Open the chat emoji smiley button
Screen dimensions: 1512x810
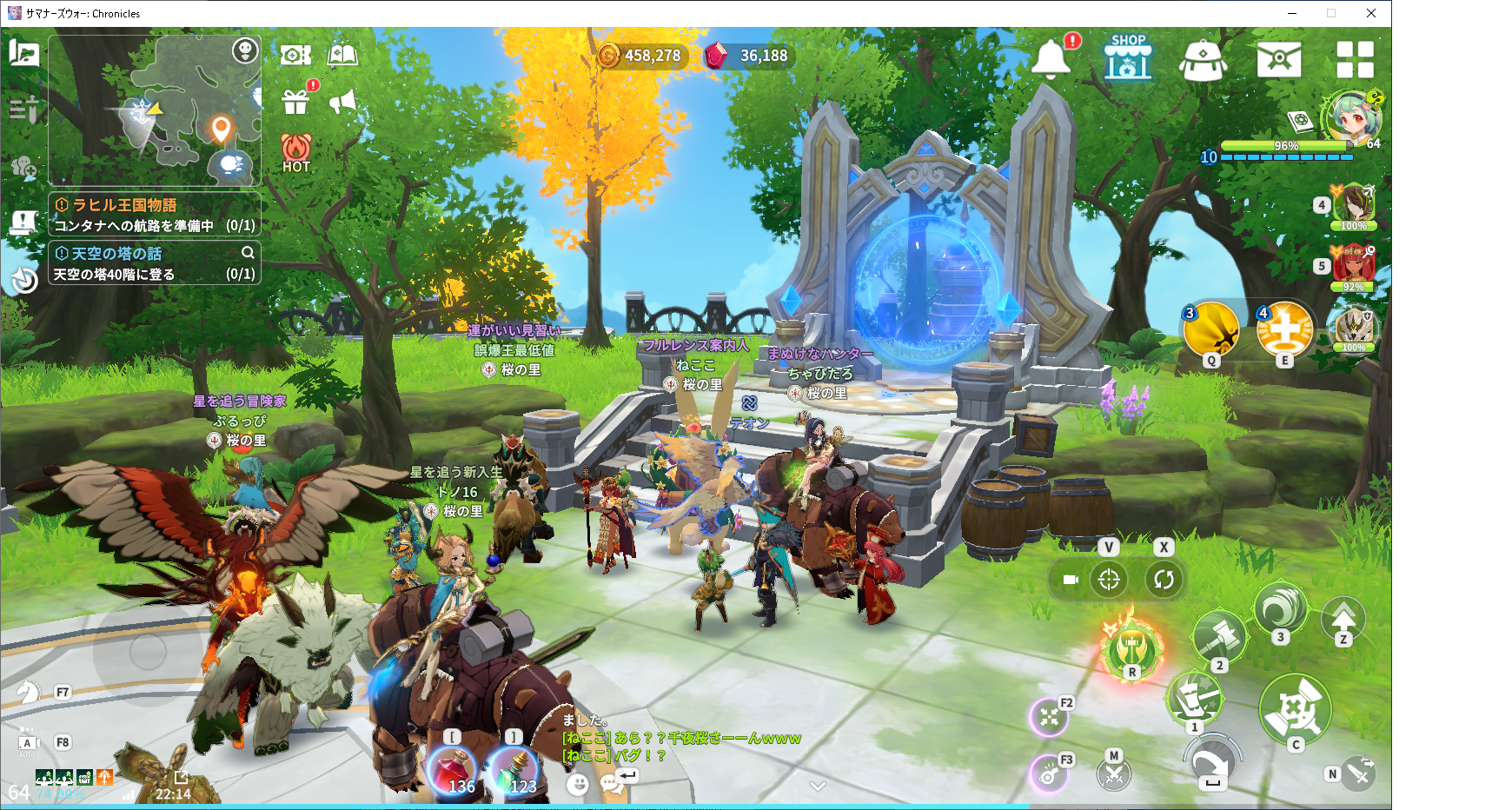point(577,785)
